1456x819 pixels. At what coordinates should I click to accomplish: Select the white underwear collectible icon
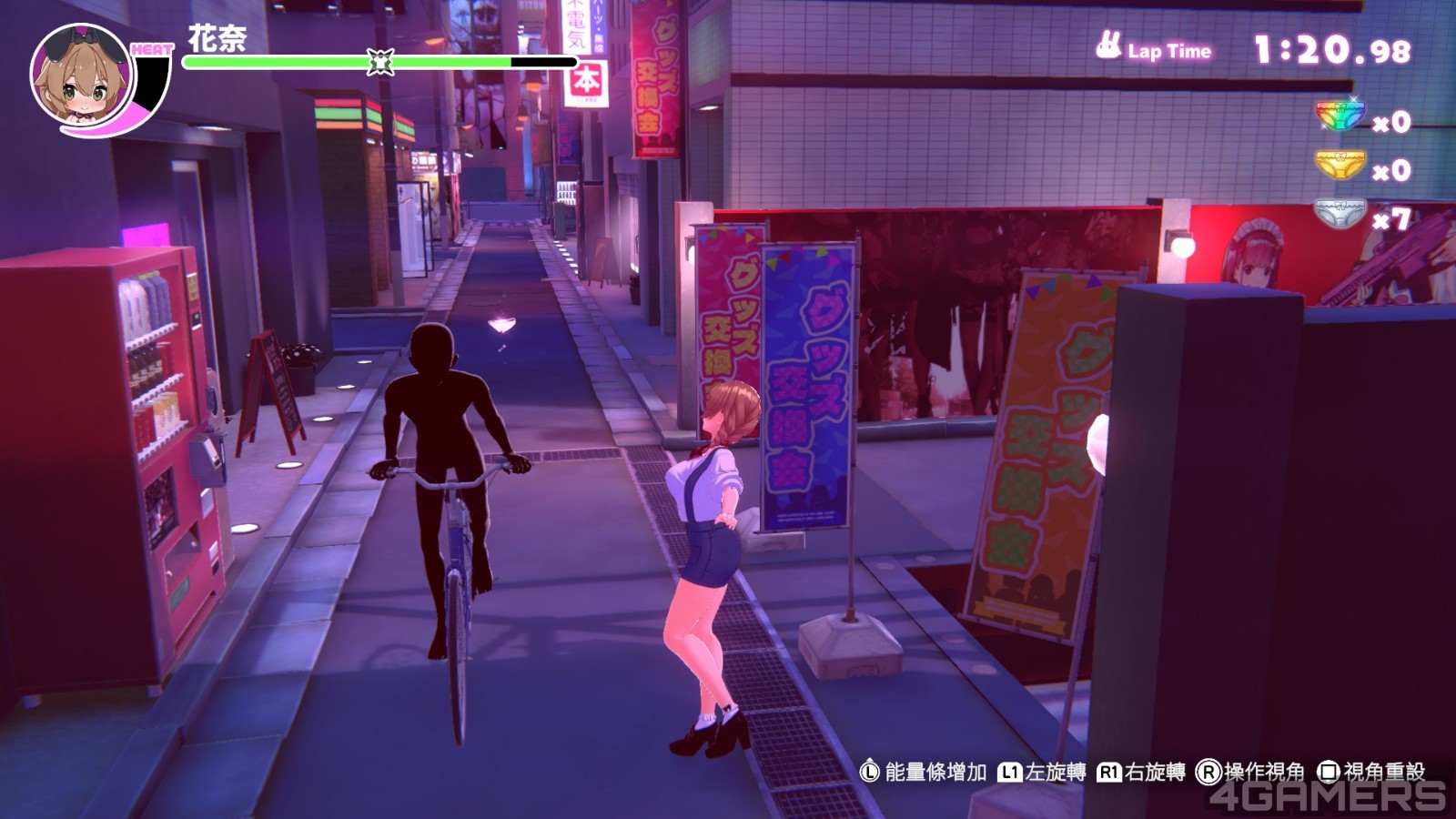(1340, 215)
